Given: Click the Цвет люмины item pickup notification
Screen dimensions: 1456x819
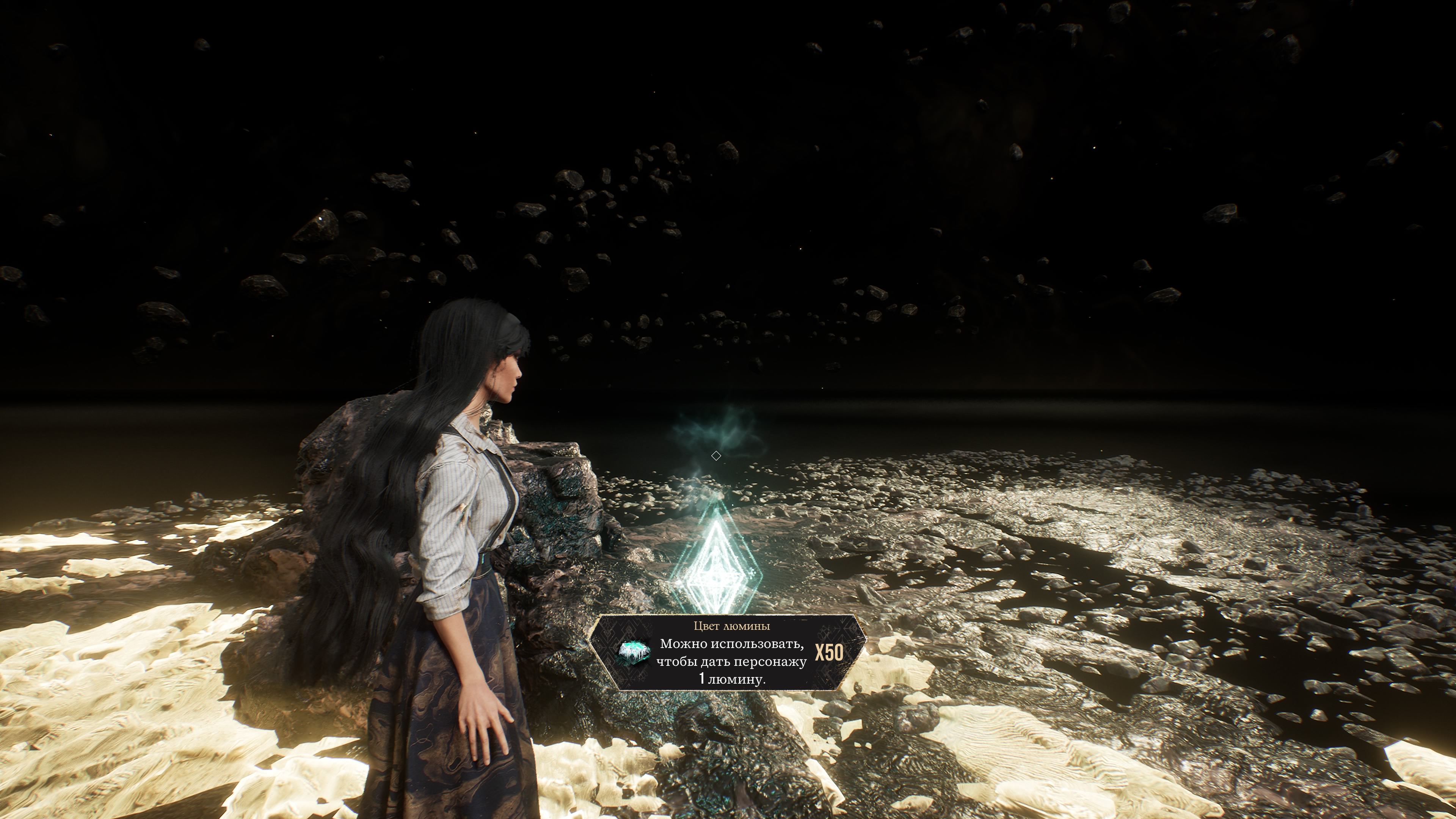Looking at the screenshot, I should (x=728, y=652).
